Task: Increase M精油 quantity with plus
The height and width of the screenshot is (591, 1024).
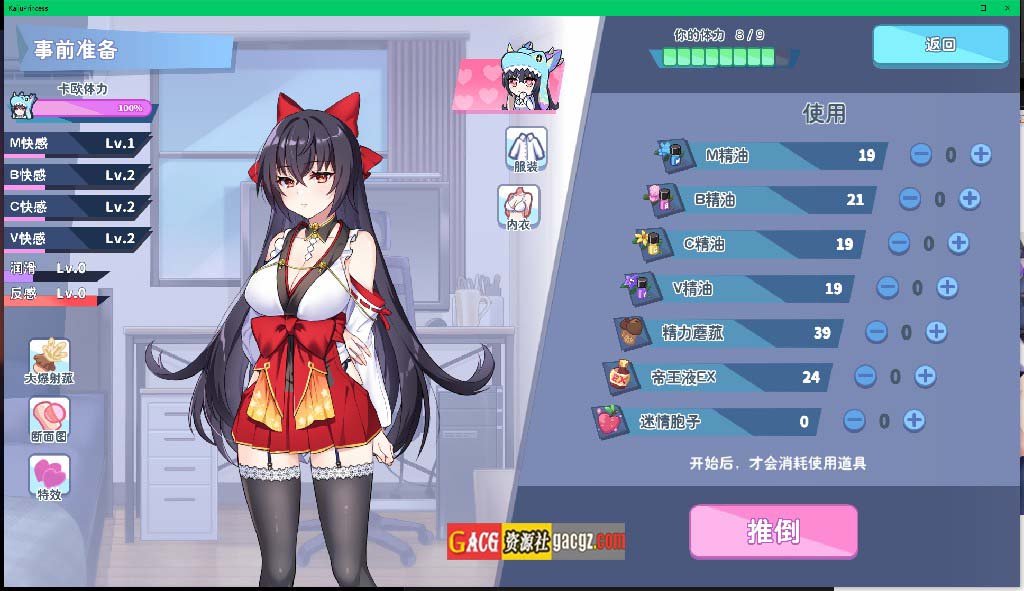Action: click(981, 155)
